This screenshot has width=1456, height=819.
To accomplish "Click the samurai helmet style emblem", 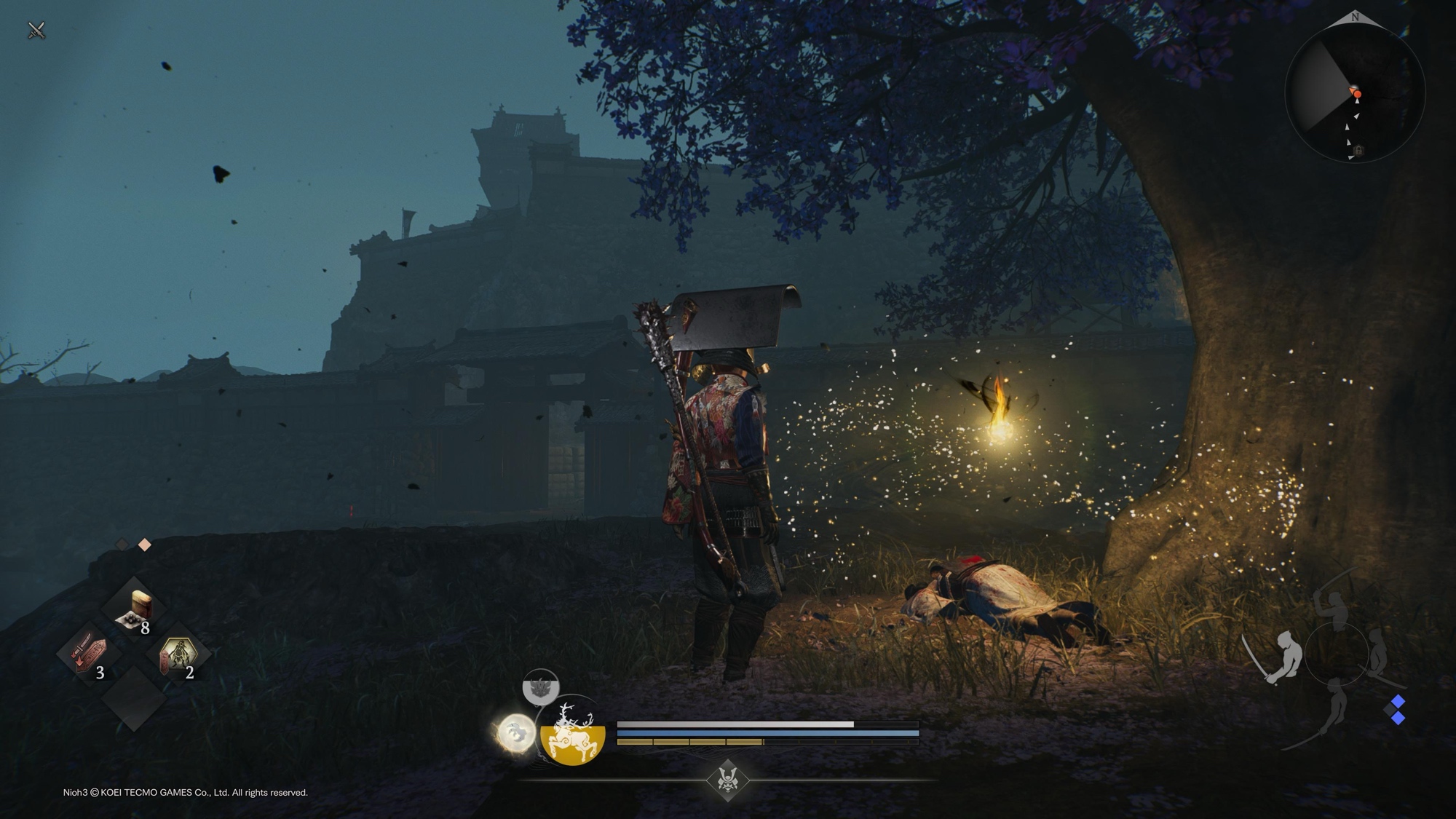I will (x=727, y=780).
